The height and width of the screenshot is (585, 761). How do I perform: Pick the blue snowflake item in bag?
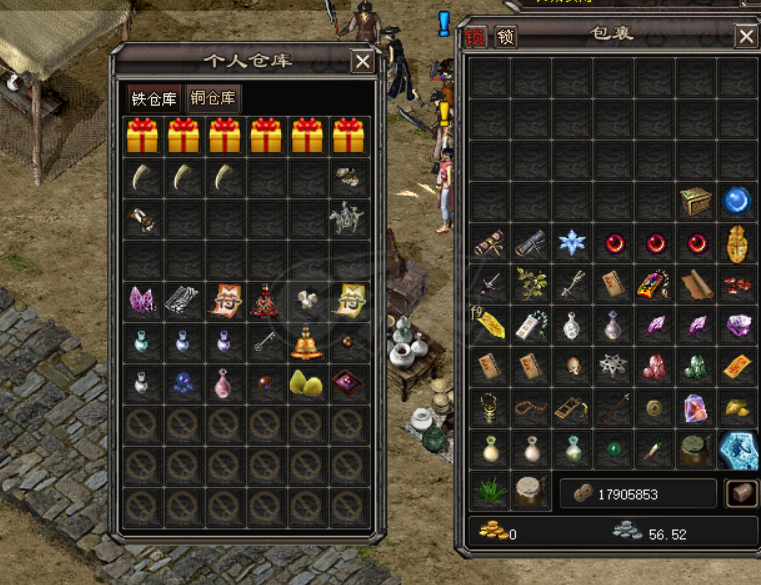(x=573, y=243)
